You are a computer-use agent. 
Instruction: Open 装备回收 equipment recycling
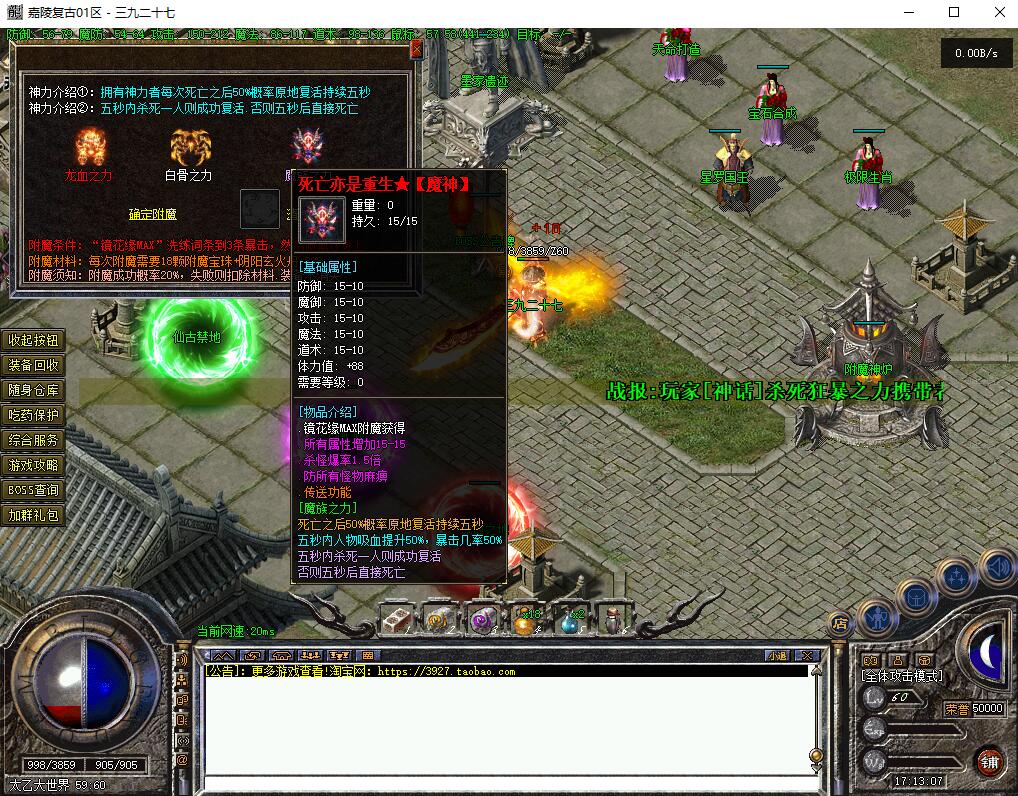(x=34, y=366)
